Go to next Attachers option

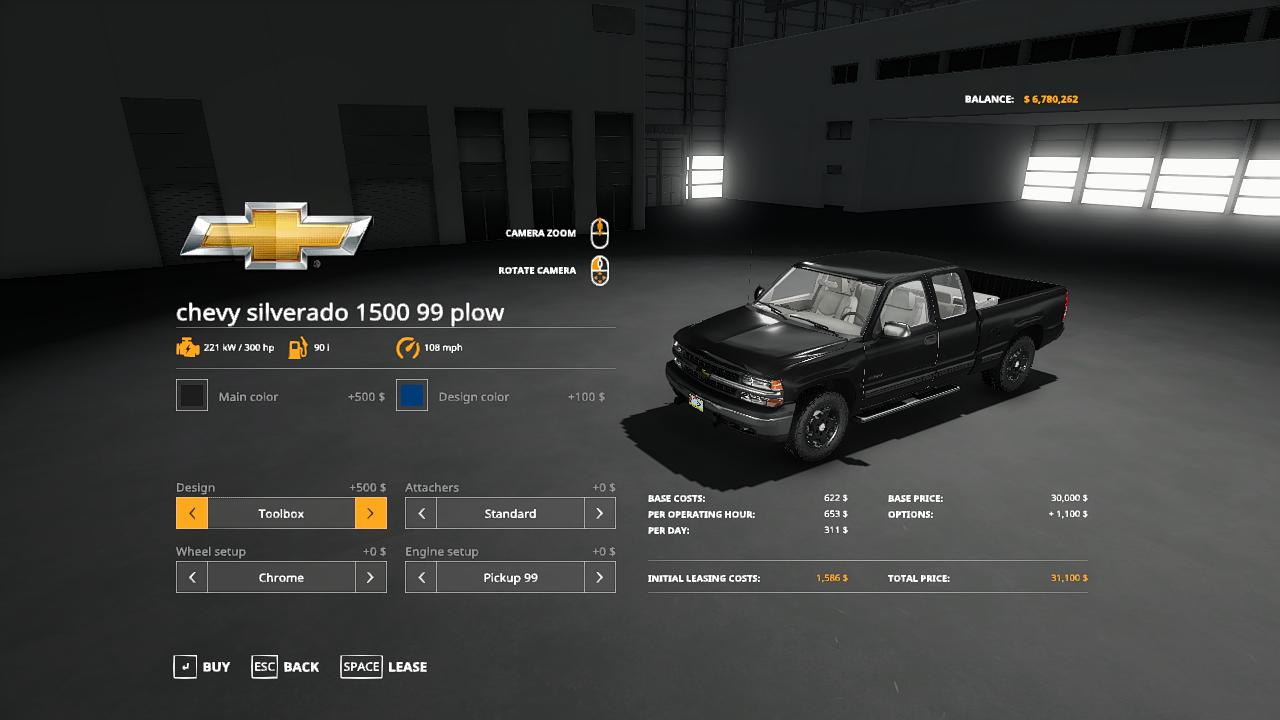coord(600,514)
